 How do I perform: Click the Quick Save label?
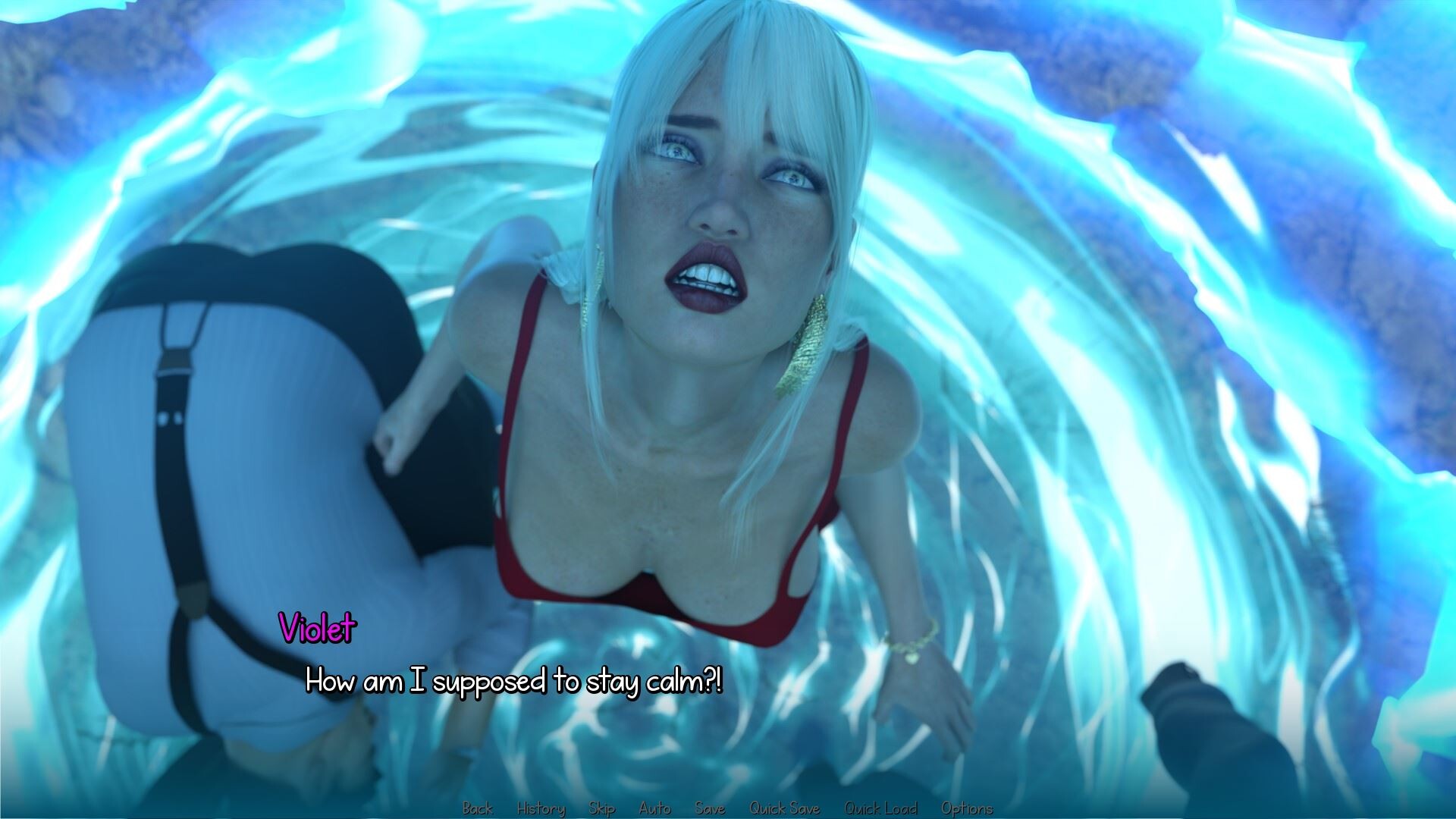click(785, 808)
